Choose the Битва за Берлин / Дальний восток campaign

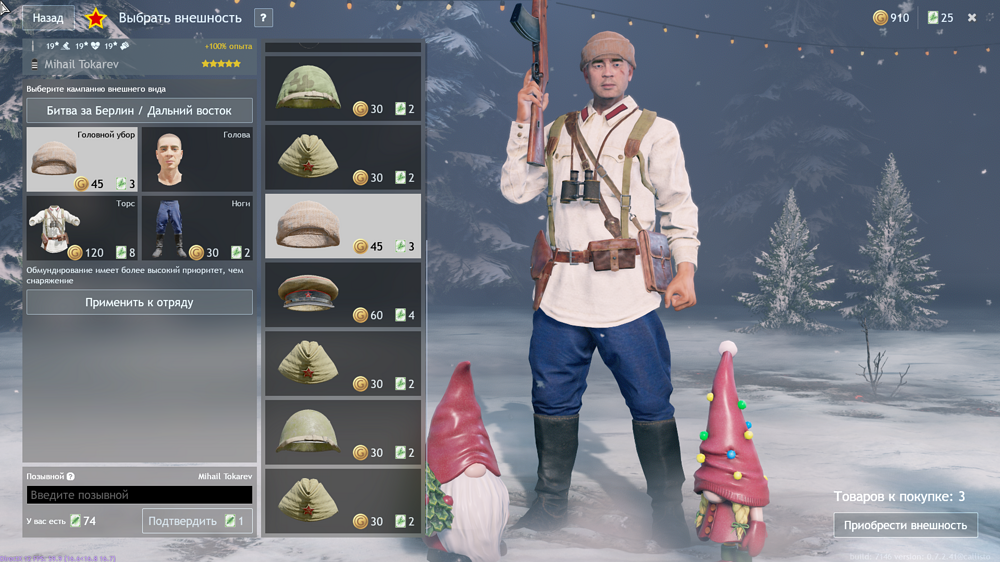[x=139, y=111]
